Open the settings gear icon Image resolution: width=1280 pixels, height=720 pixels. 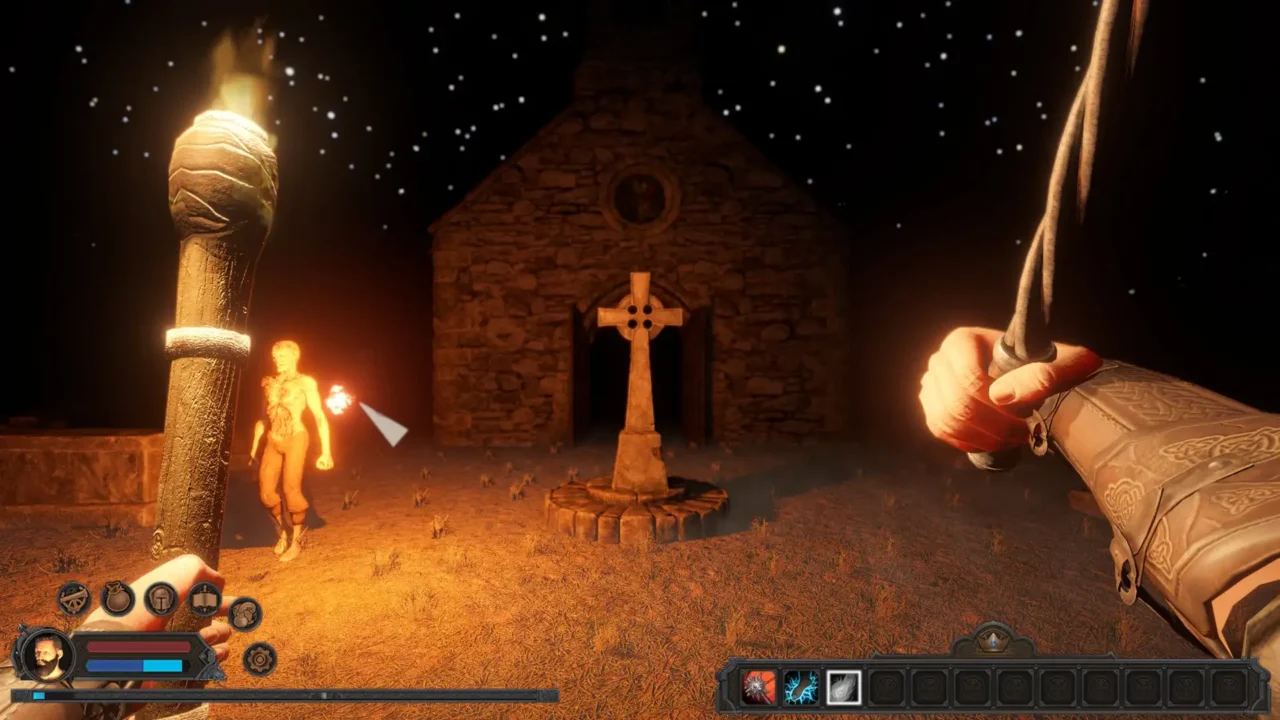259,658
